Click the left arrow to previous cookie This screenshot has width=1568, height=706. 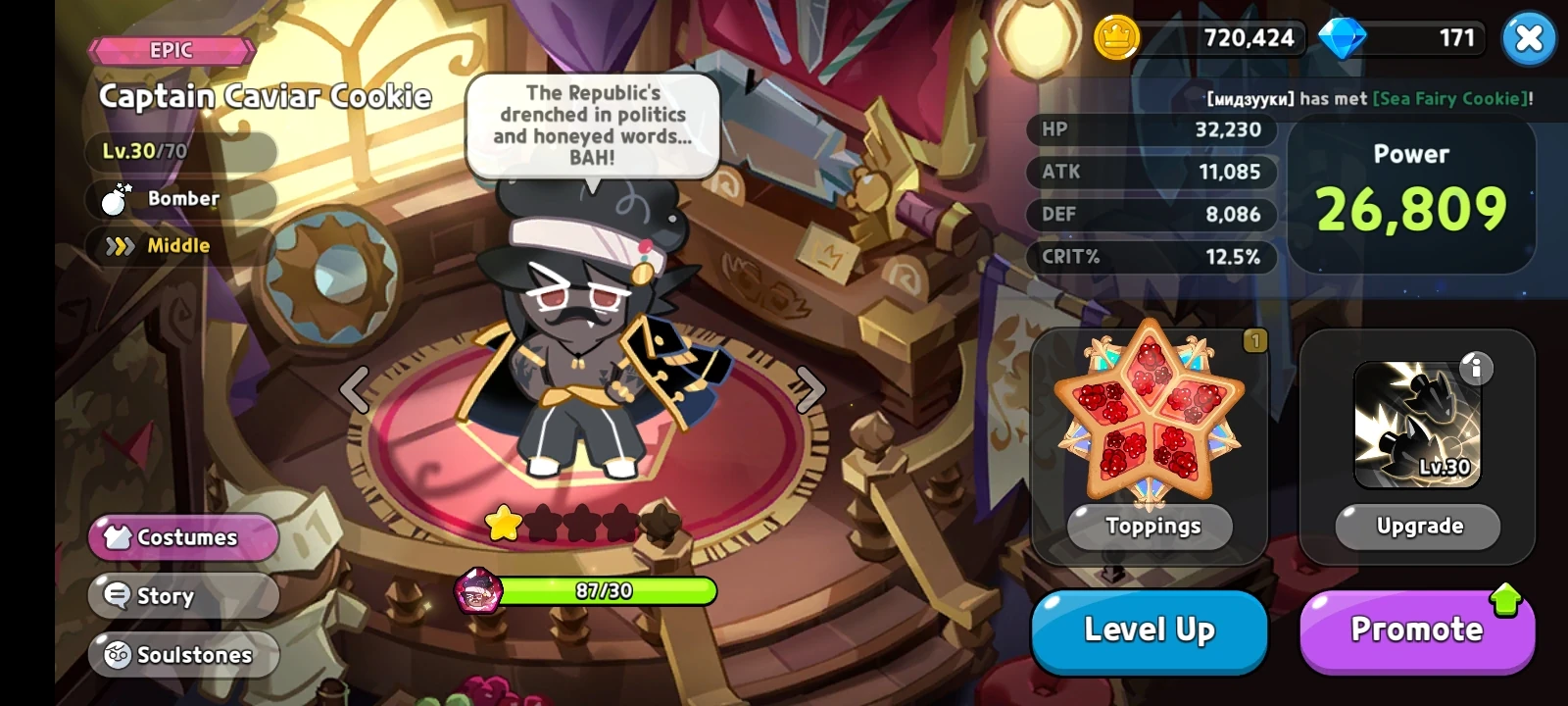(353, 389)
